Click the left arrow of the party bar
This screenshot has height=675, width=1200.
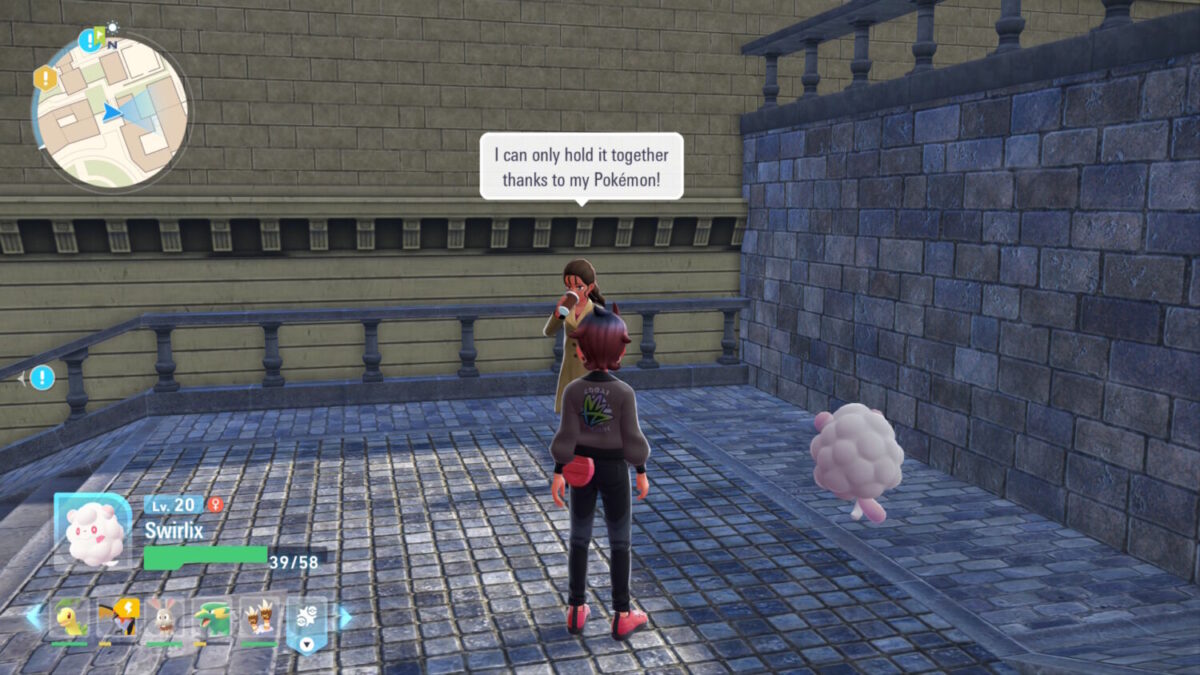34,617
